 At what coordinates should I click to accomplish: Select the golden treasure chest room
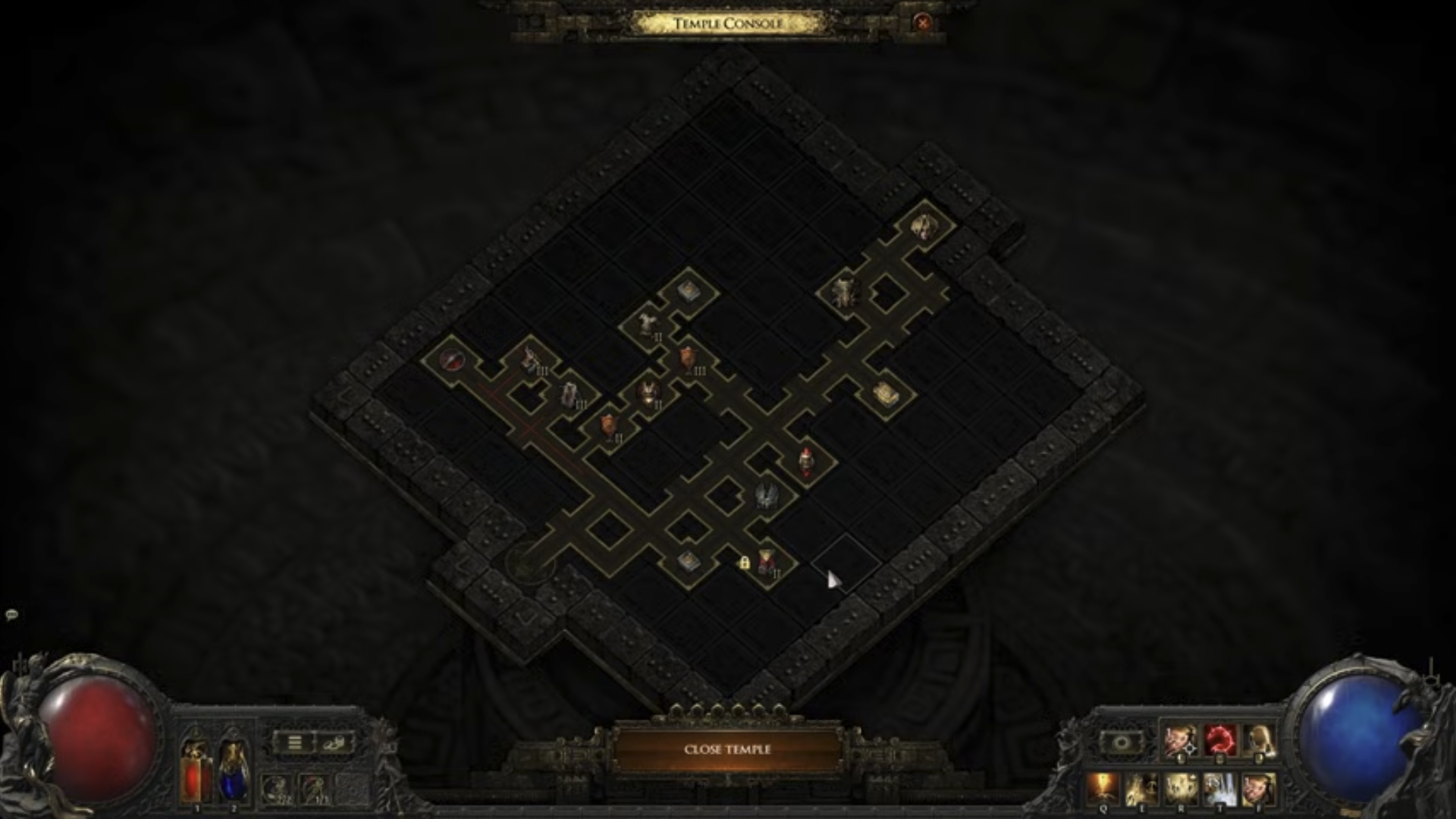(885, 393)
